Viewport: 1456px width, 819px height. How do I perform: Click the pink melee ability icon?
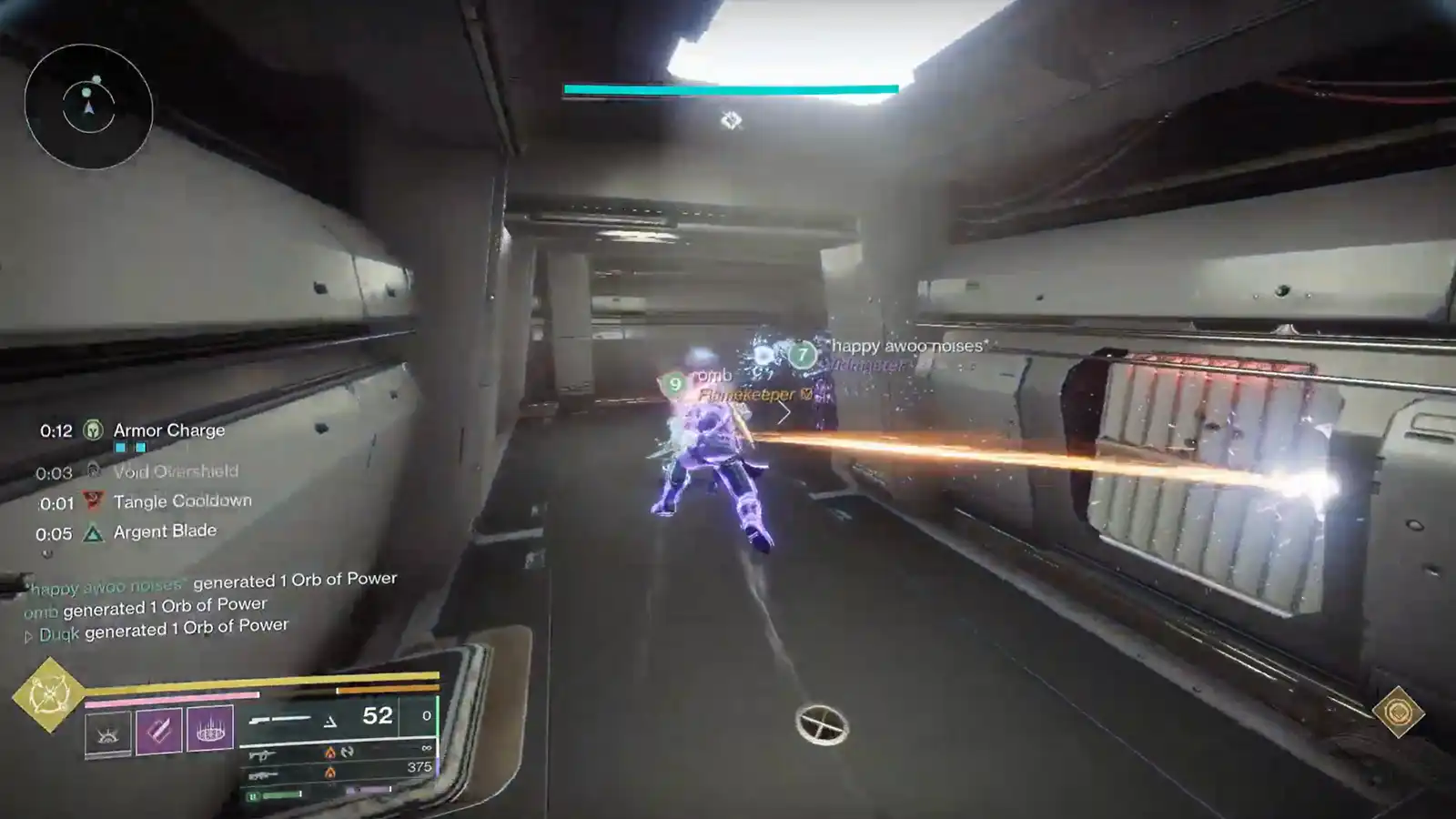158,731
